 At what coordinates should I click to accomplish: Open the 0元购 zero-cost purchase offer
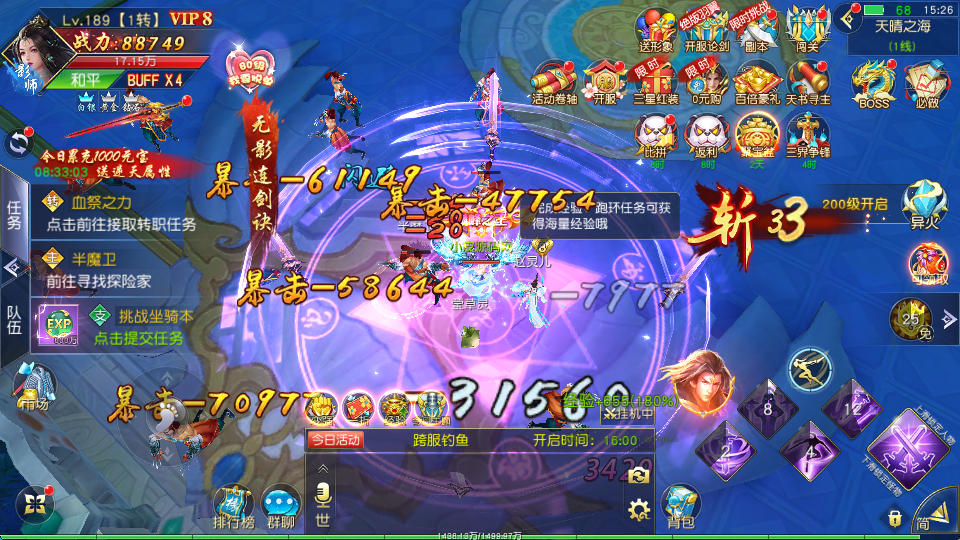706,82
